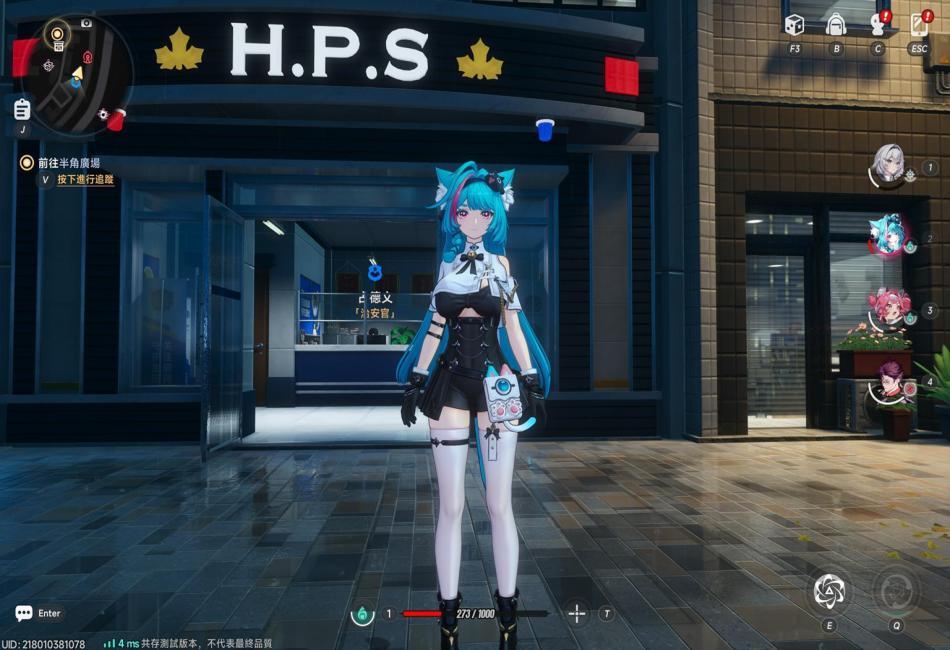950x650 pixels.
Task: Trigger the dimmed ultimate ability icon
Action: [896, 590]
